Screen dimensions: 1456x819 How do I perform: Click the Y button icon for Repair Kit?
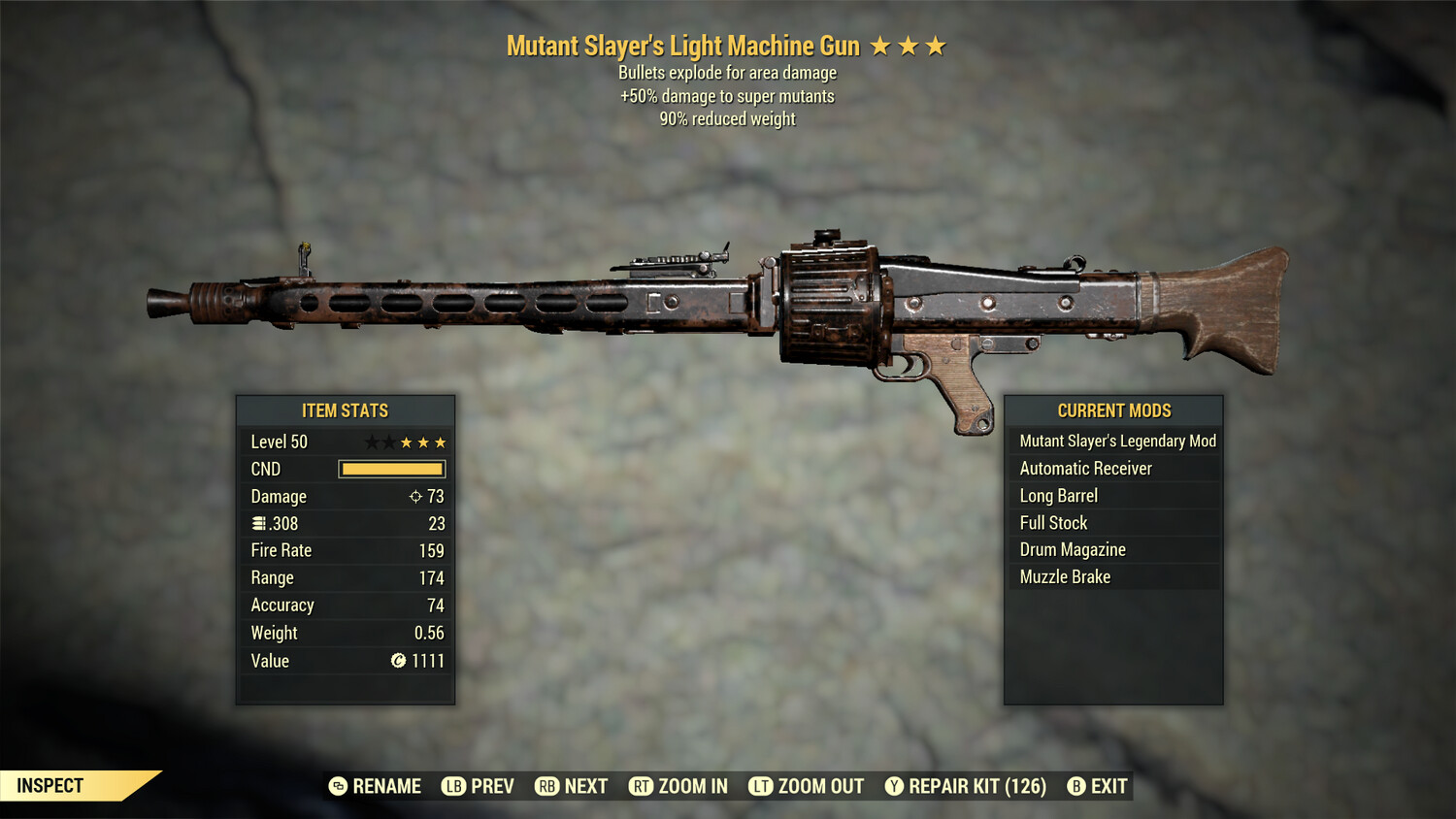(893, 786)
